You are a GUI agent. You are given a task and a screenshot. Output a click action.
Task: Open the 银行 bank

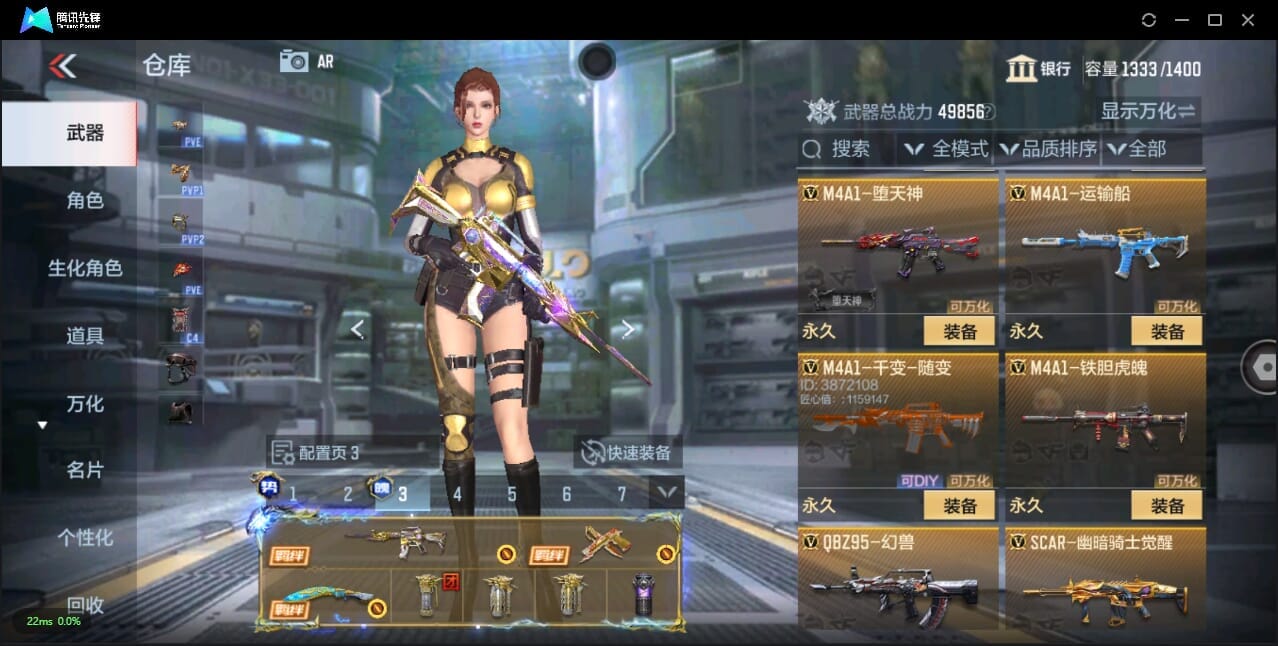pos(1038,69)
